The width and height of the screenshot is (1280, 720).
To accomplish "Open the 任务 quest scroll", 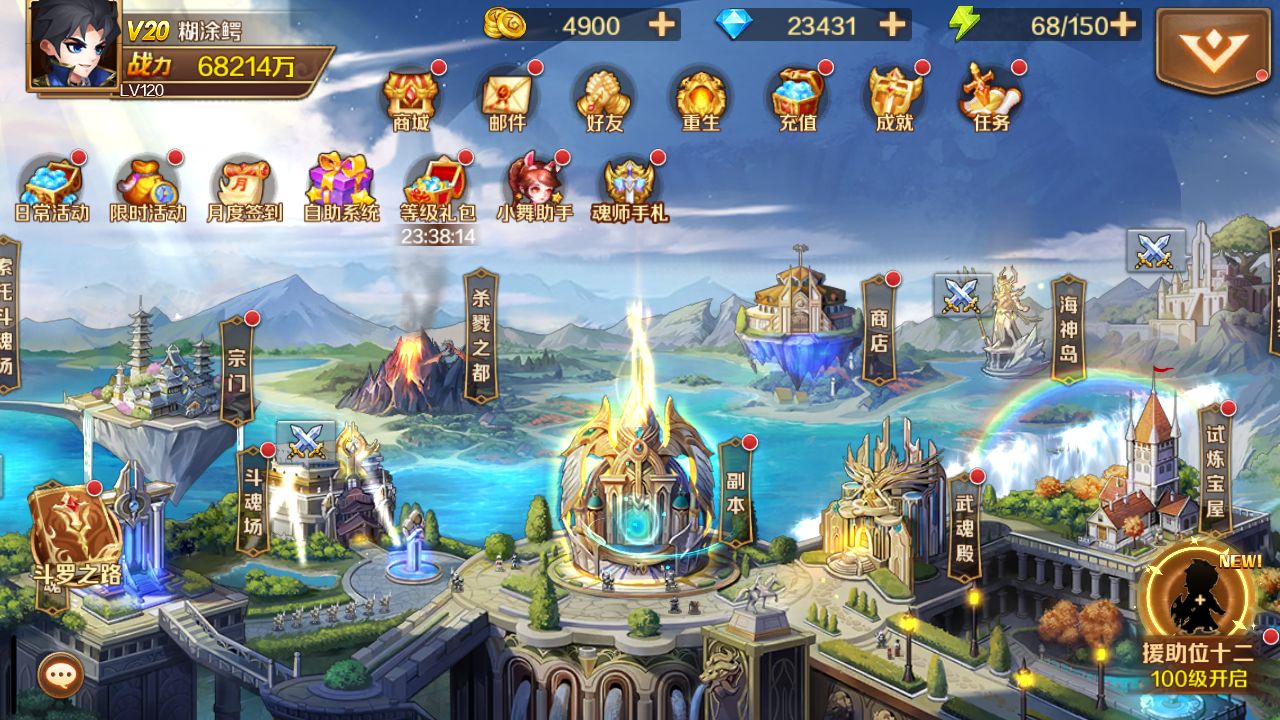I will coord(990,100).
